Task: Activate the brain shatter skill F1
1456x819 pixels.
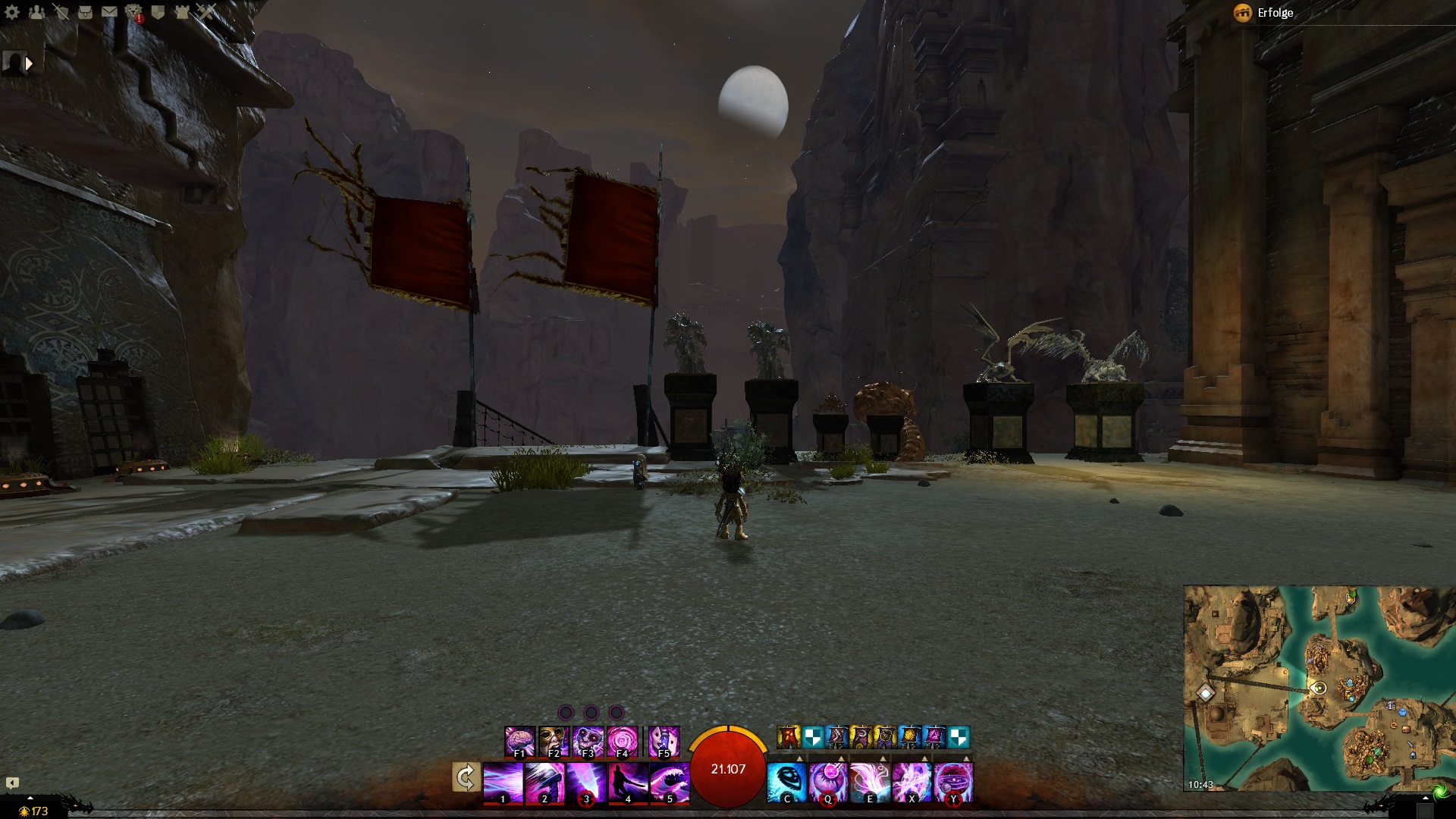Action: [x=519, y=741]
